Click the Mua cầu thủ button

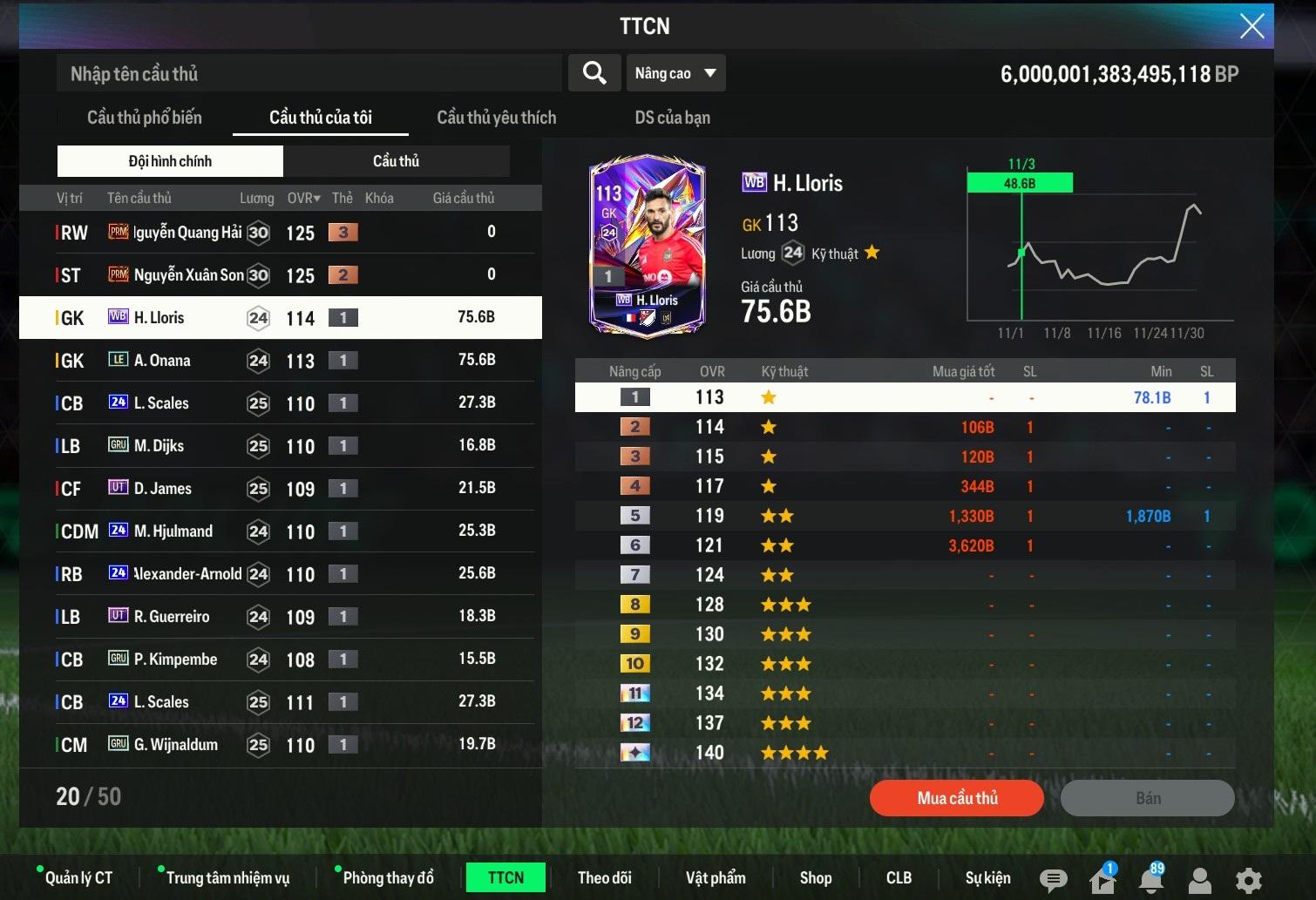[957, 798]
